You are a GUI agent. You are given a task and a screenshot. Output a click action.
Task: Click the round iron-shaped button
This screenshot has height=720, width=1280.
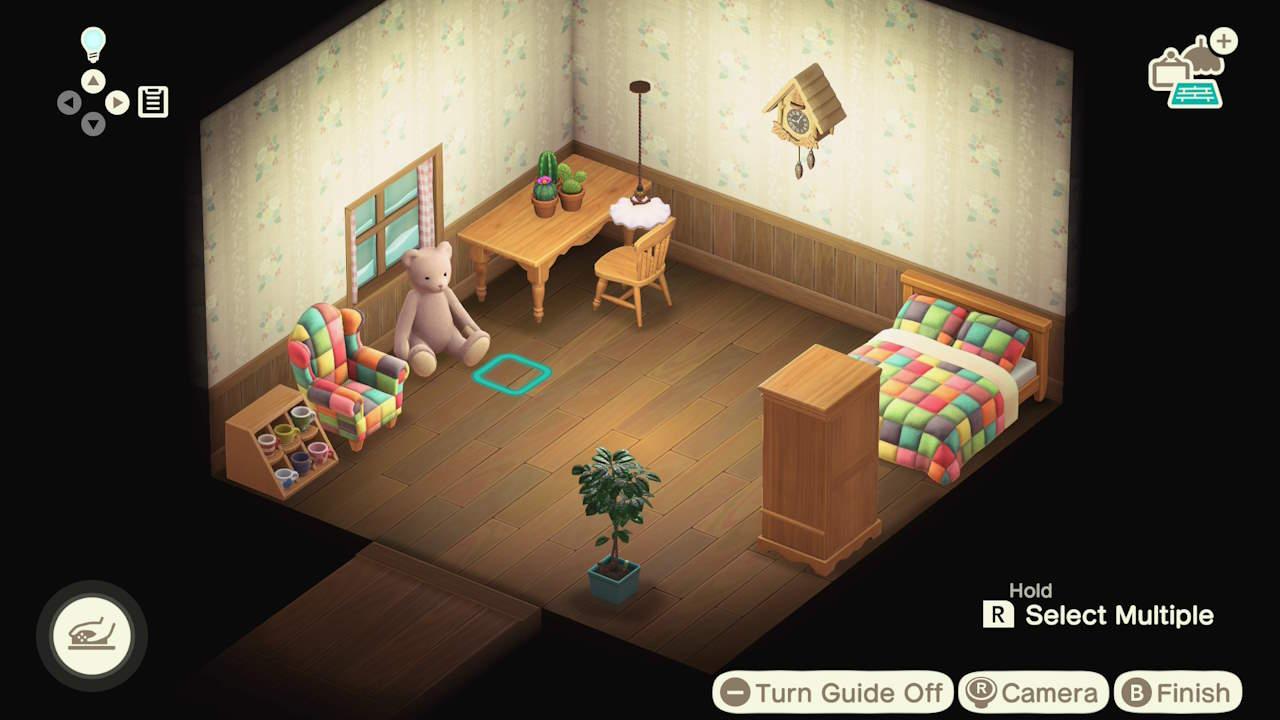pyautogui.click(x=92, y=636)
